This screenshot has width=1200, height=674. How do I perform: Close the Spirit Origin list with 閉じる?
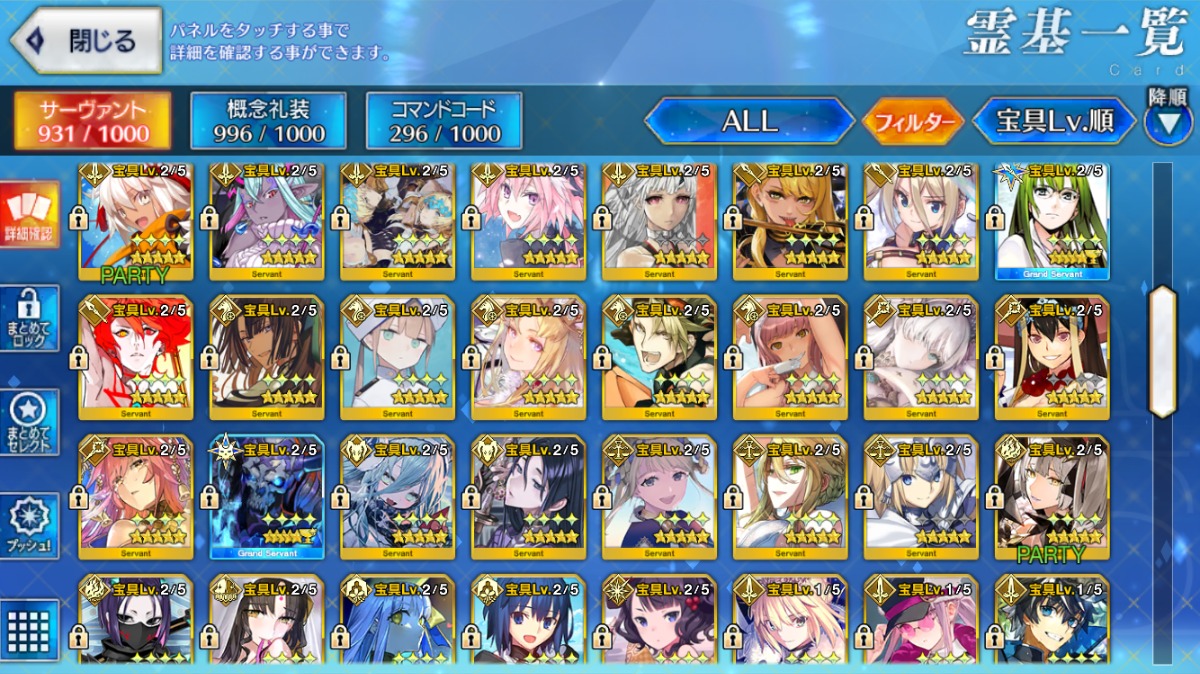[86, 40]
